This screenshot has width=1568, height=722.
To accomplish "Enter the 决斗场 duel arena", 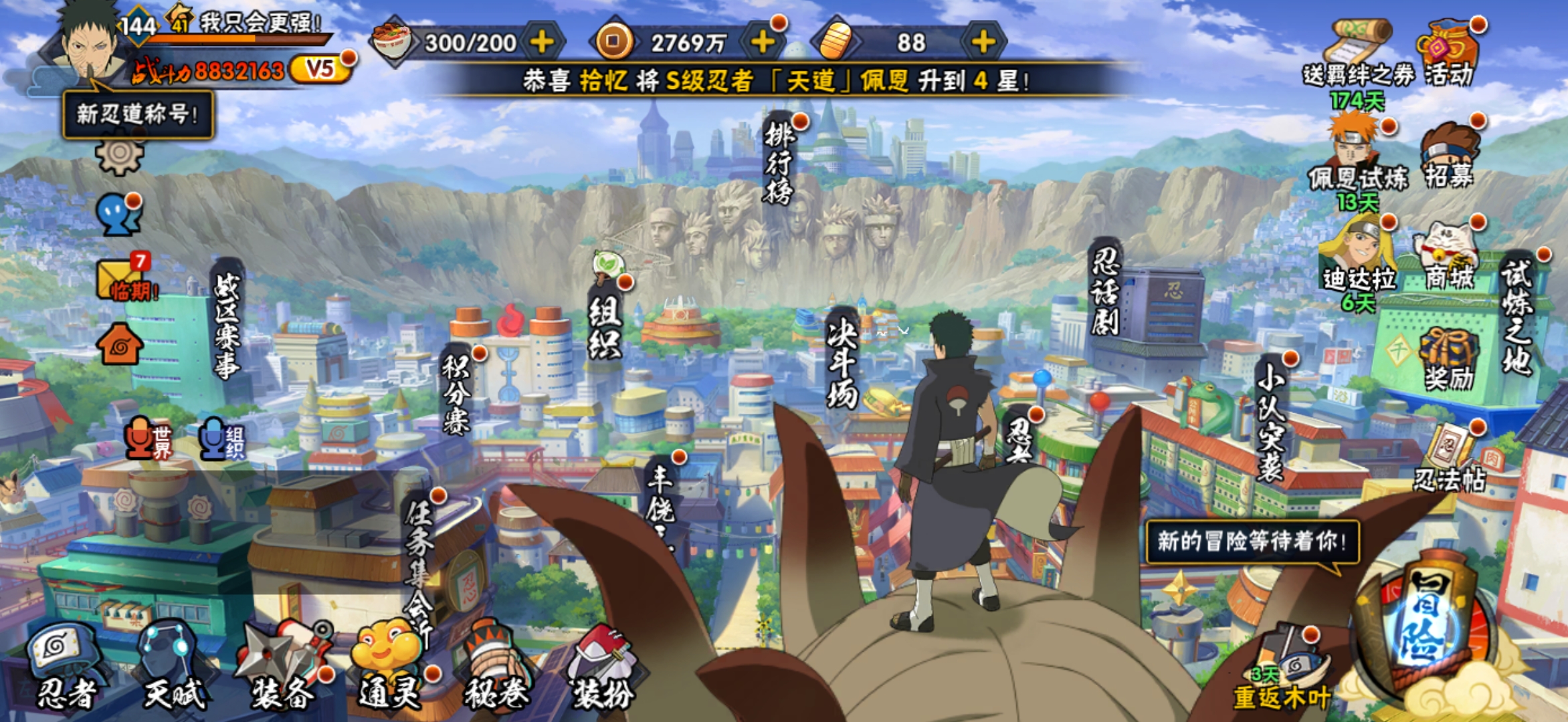I will [x=842, y=361].
